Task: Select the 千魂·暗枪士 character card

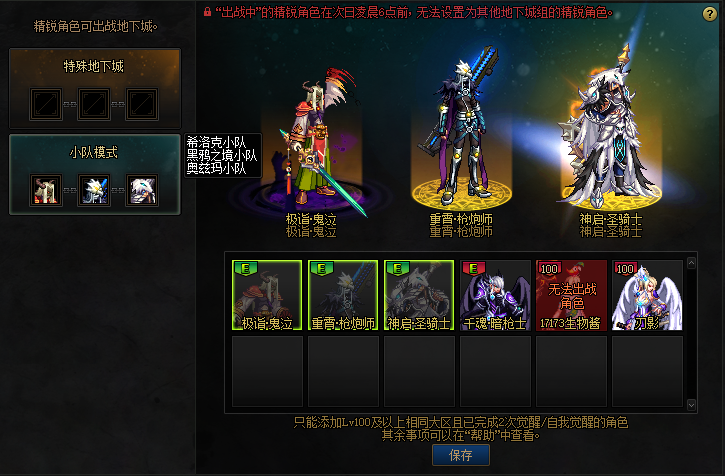Action: click(496, 295)
